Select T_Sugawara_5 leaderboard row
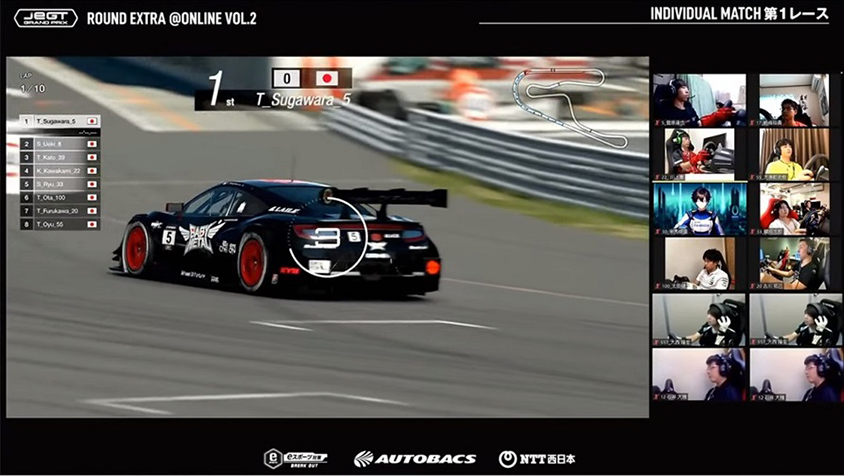 pos(60,121)
